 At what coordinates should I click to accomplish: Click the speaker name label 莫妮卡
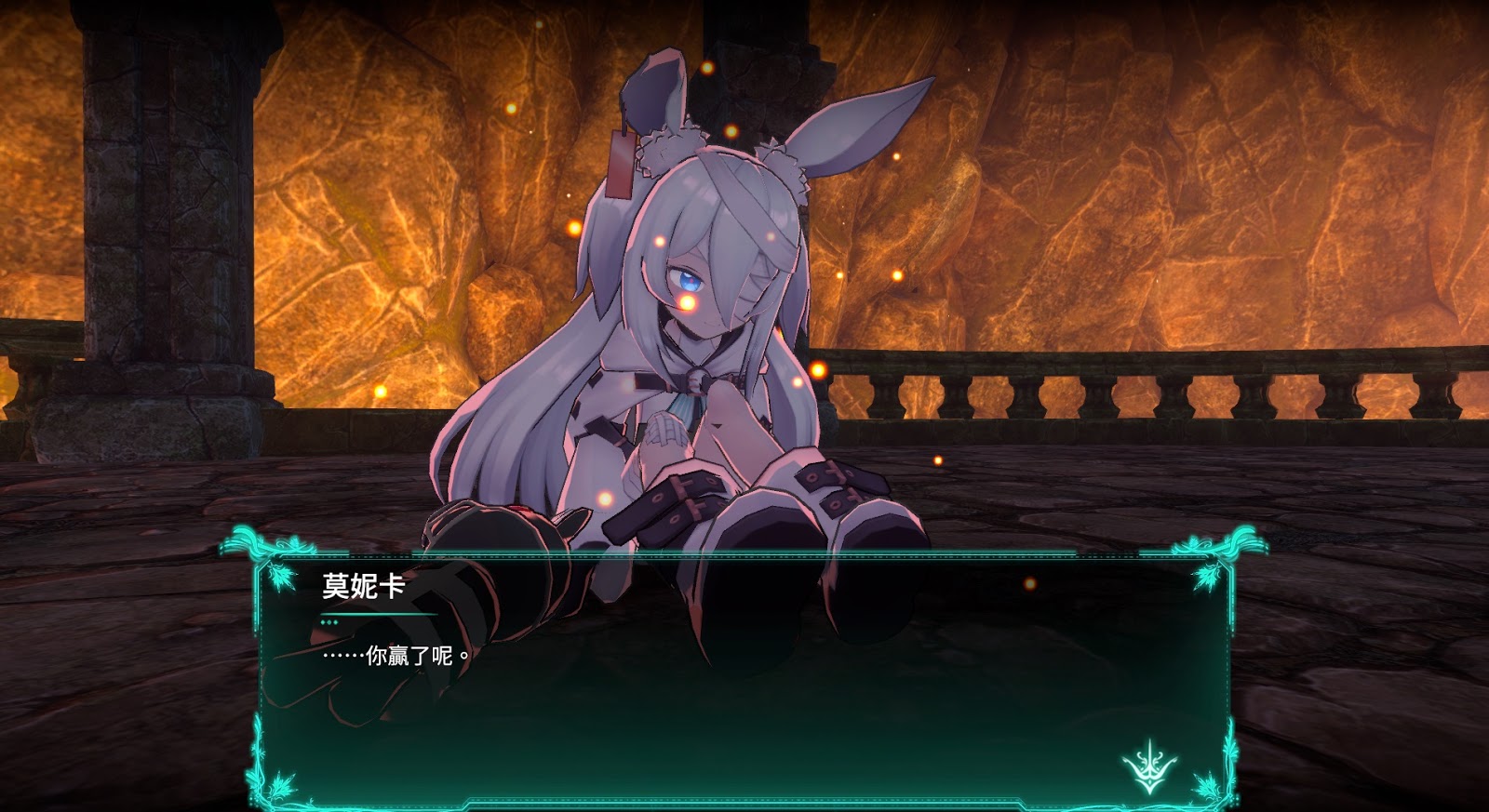[363, 584]
